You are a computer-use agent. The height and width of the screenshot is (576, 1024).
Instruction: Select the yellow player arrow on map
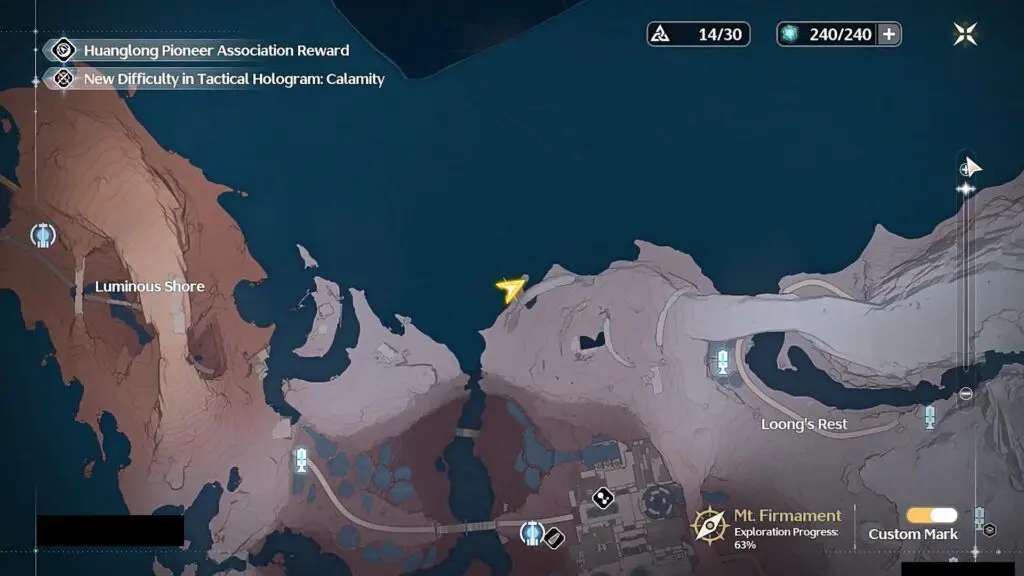[510, 290]
